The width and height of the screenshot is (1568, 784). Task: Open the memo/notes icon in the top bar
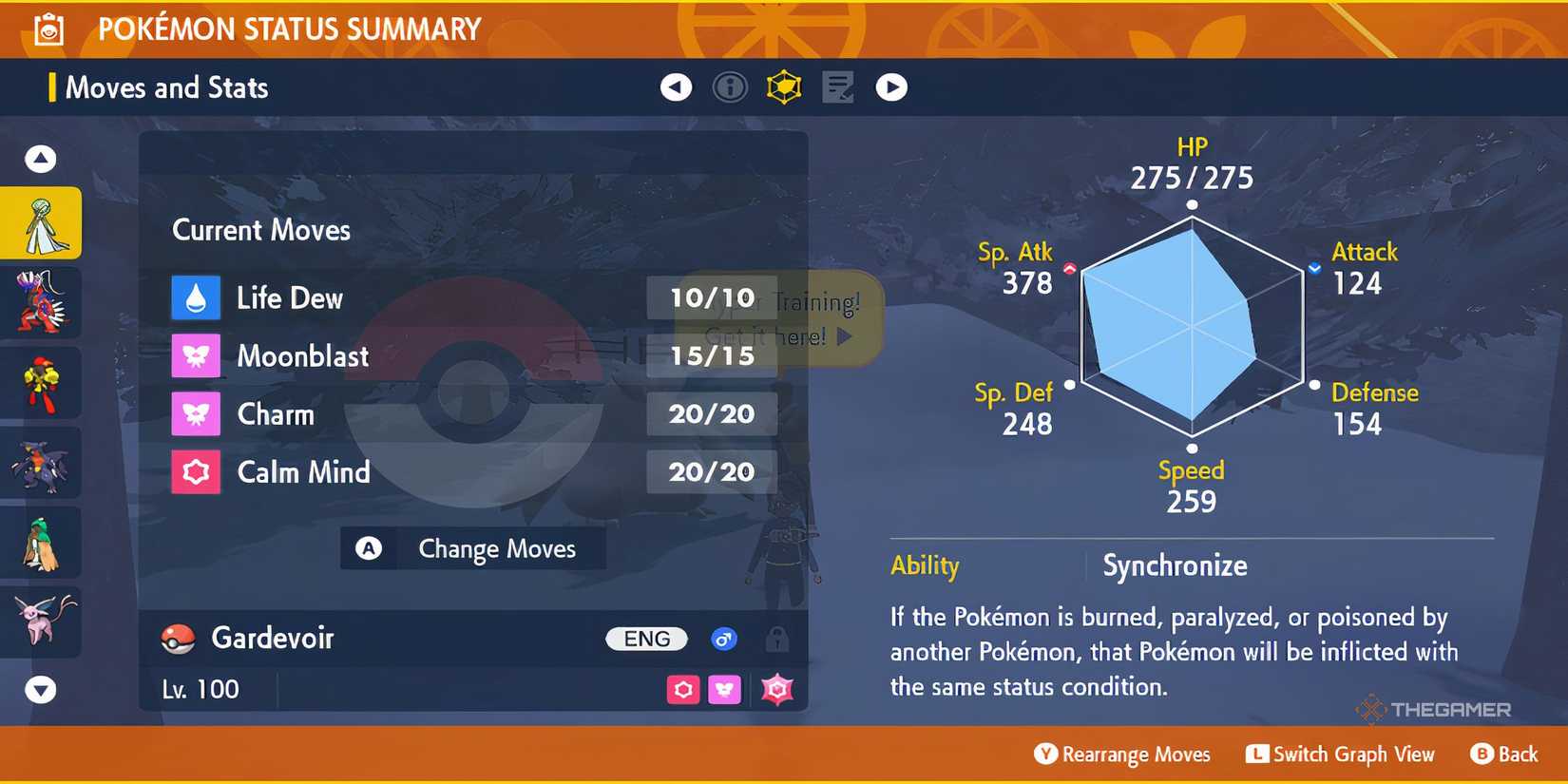(838, 86)
